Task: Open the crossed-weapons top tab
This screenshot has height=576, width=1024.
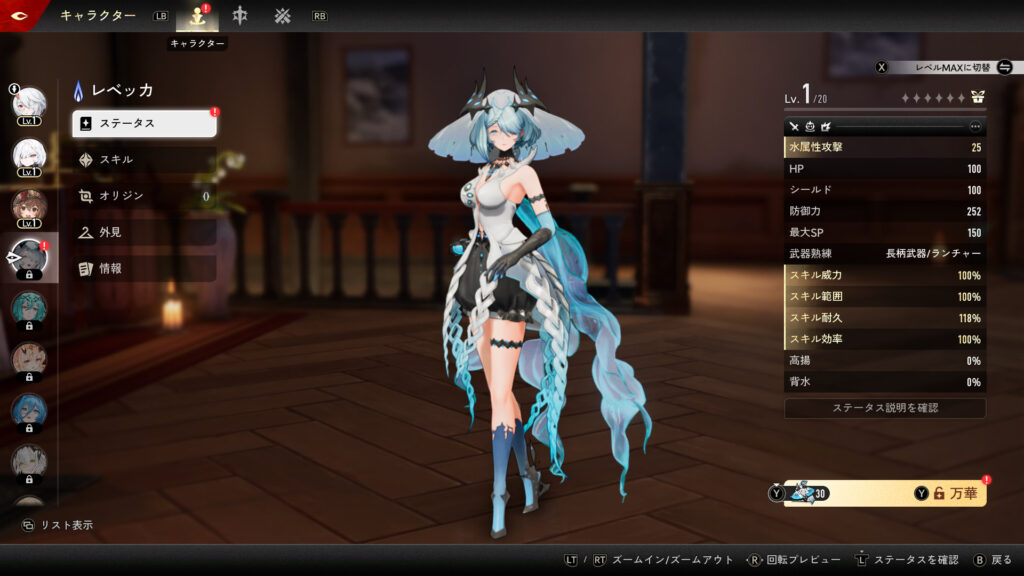Action: pyautogui.click(x=283, y=16)
